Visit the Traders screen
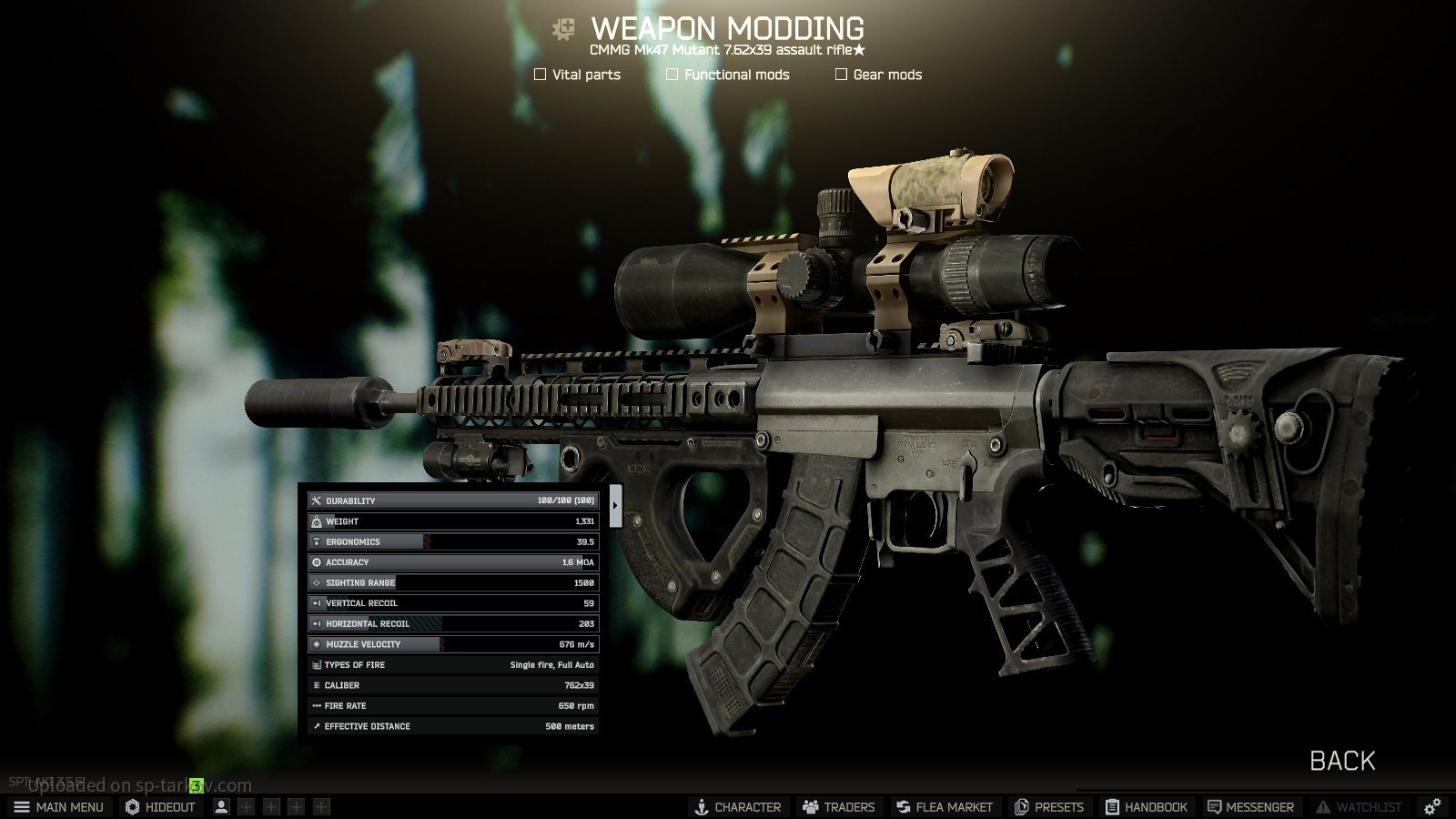The width and height of the screenshot is (1456, 819). (x=838, y=807)
